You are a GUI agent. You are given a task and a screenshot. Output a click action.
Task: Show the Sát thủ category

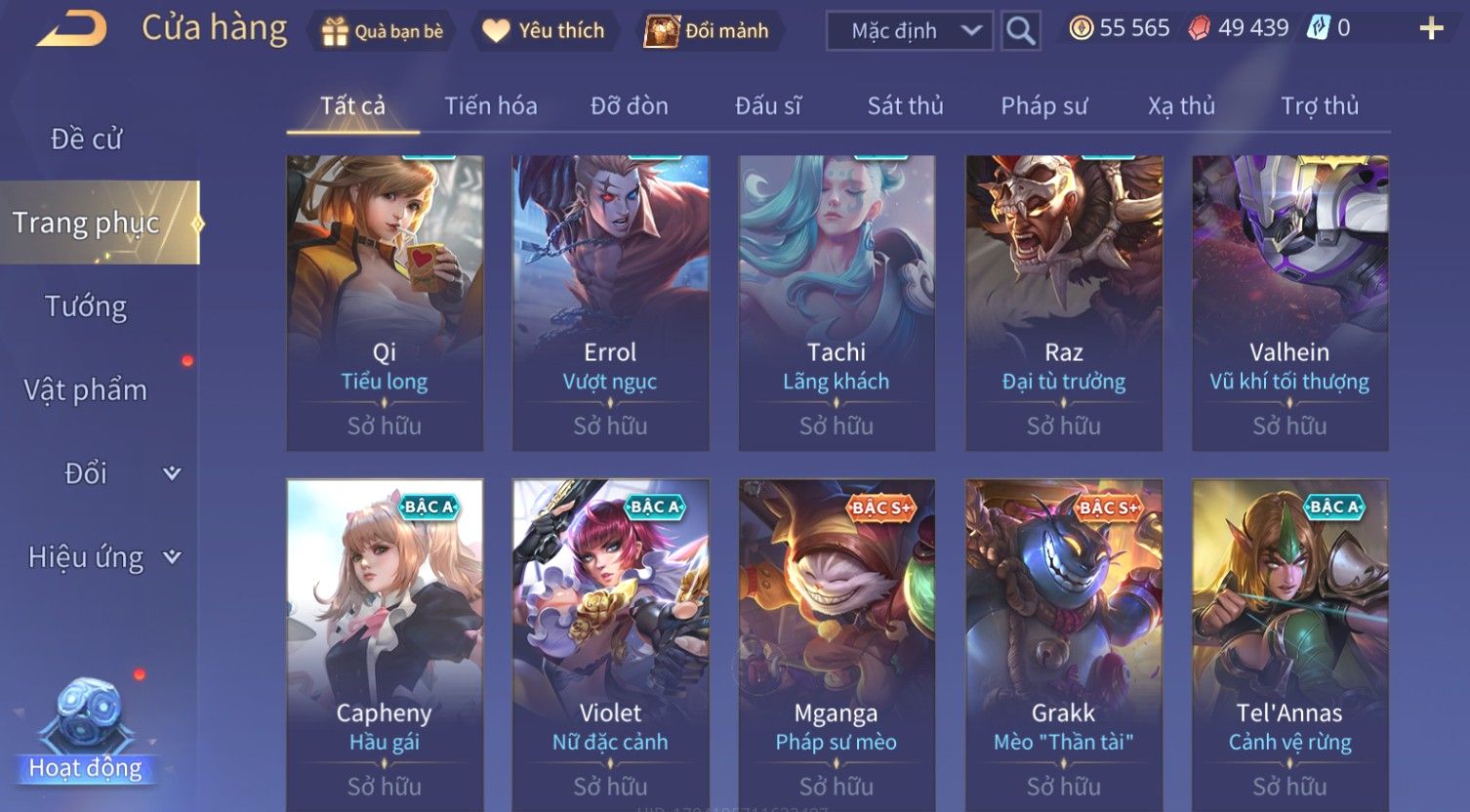pyautogui.click(x=905, y=105)
